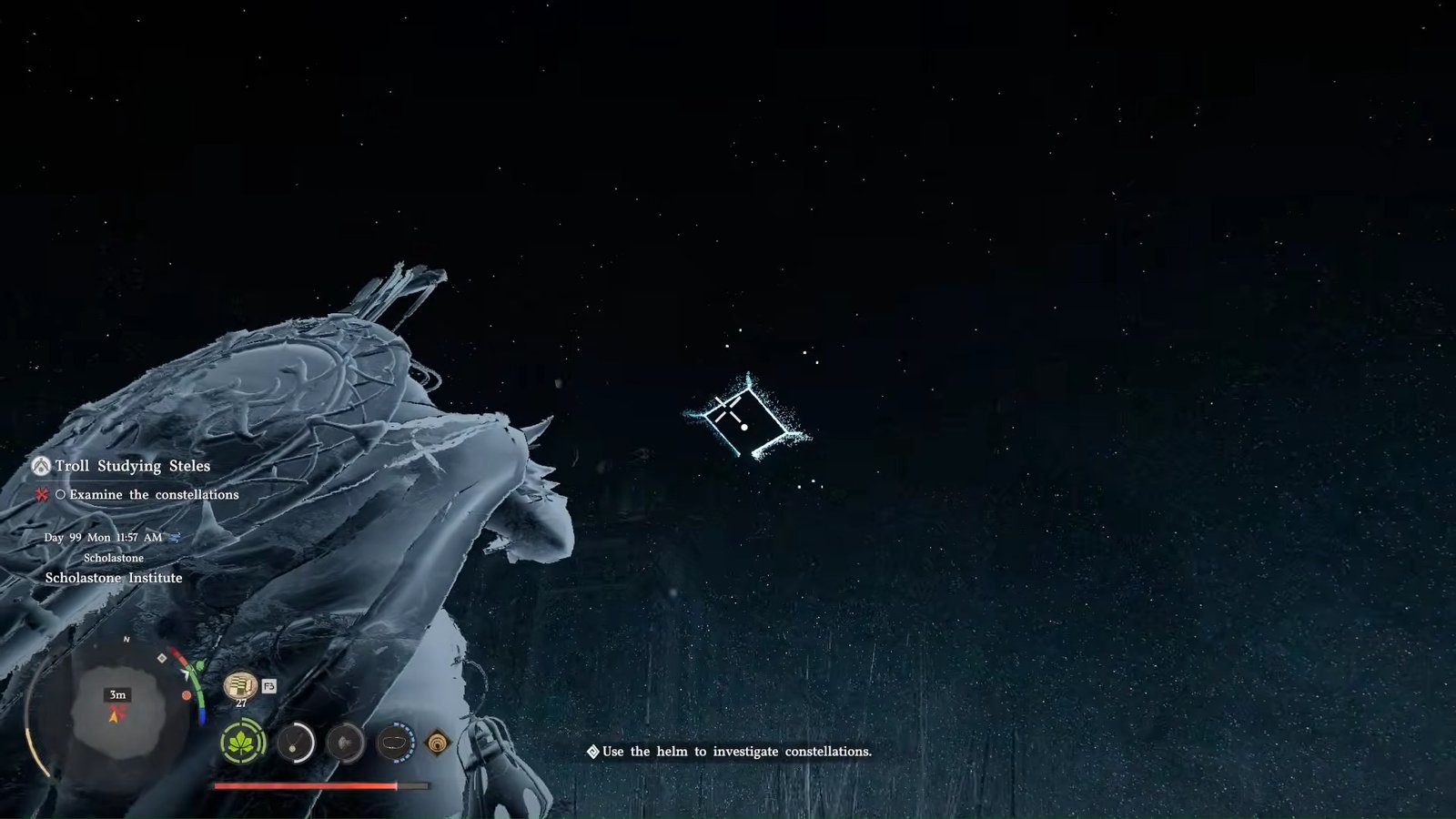Click the blue wind weather icon
1456x819 pixels.
(174, 537)
